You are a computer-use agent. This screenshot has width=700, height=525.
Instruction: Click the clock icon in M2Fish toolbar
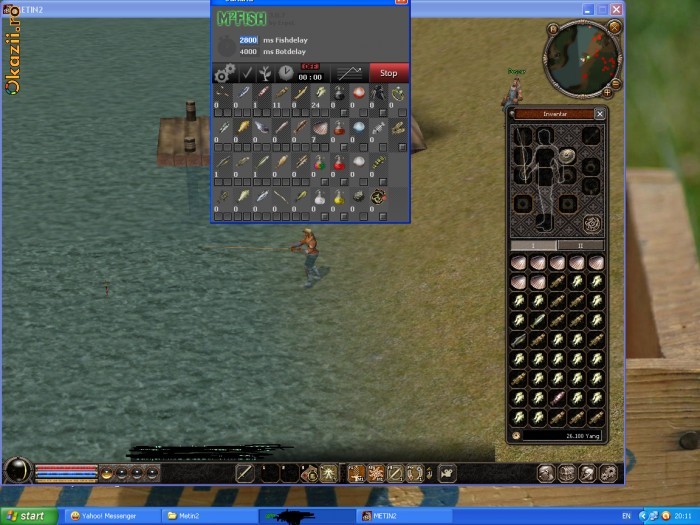[286, 73]
